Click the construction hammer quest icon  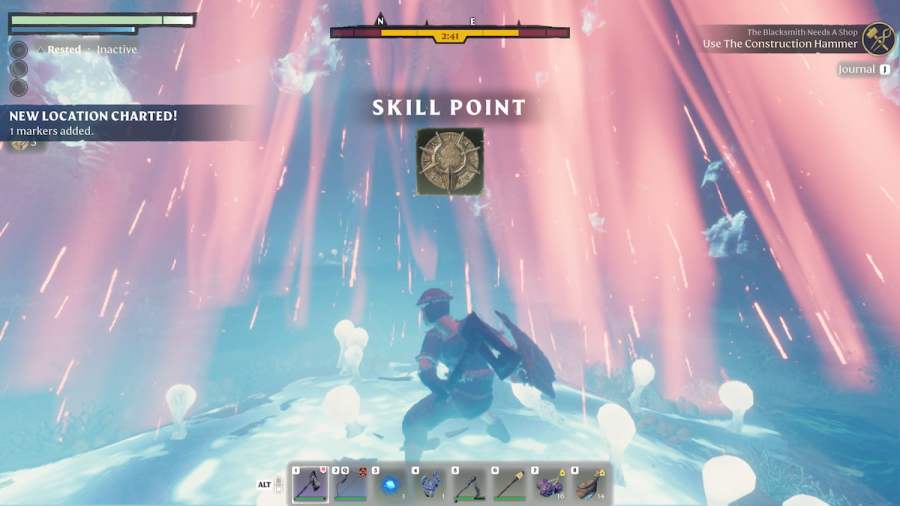pyautogui.click(x=878, y=39)
